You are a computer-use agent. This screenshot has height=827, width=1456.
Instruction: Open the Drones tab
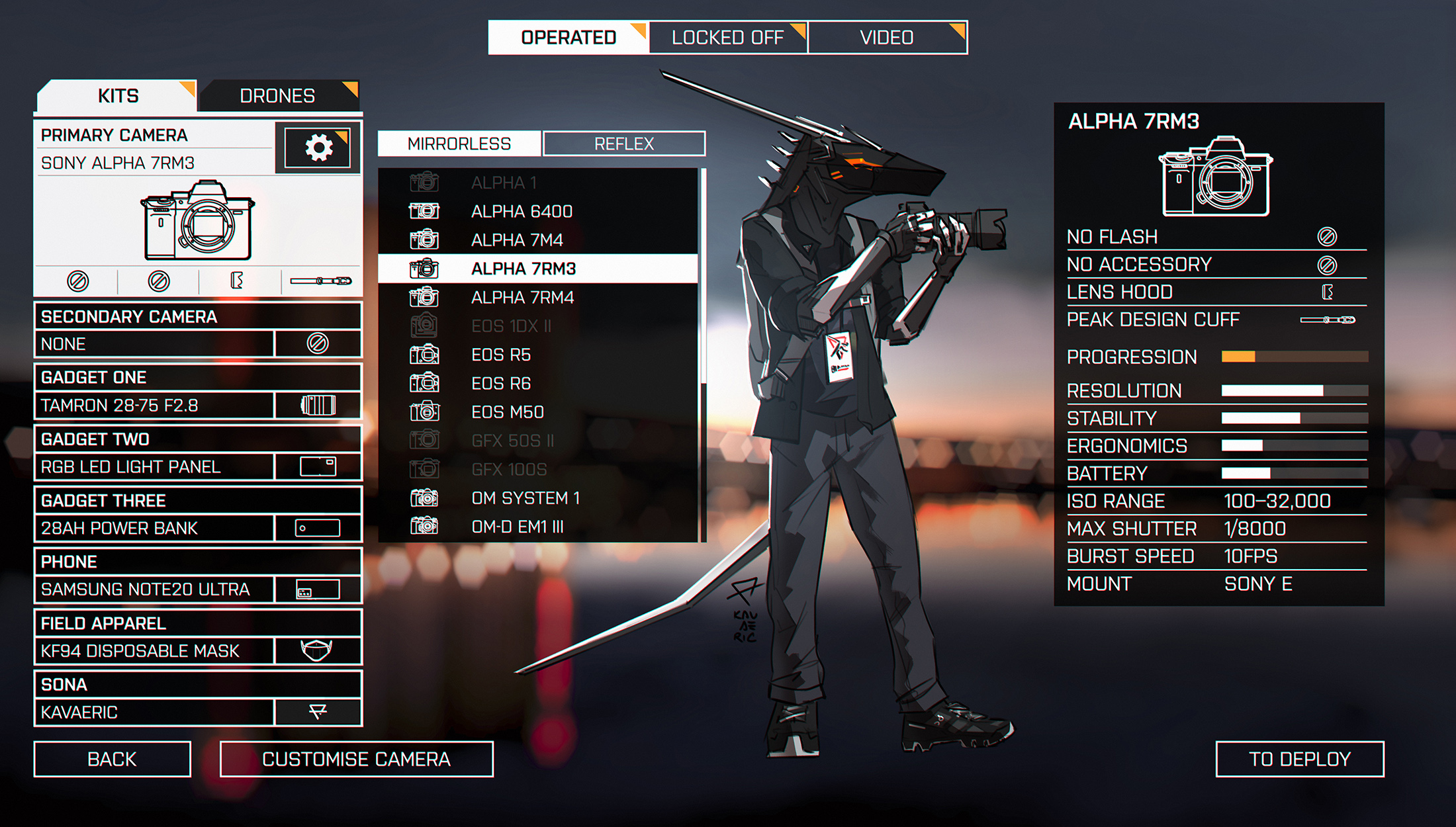click(x=277, y=96)
